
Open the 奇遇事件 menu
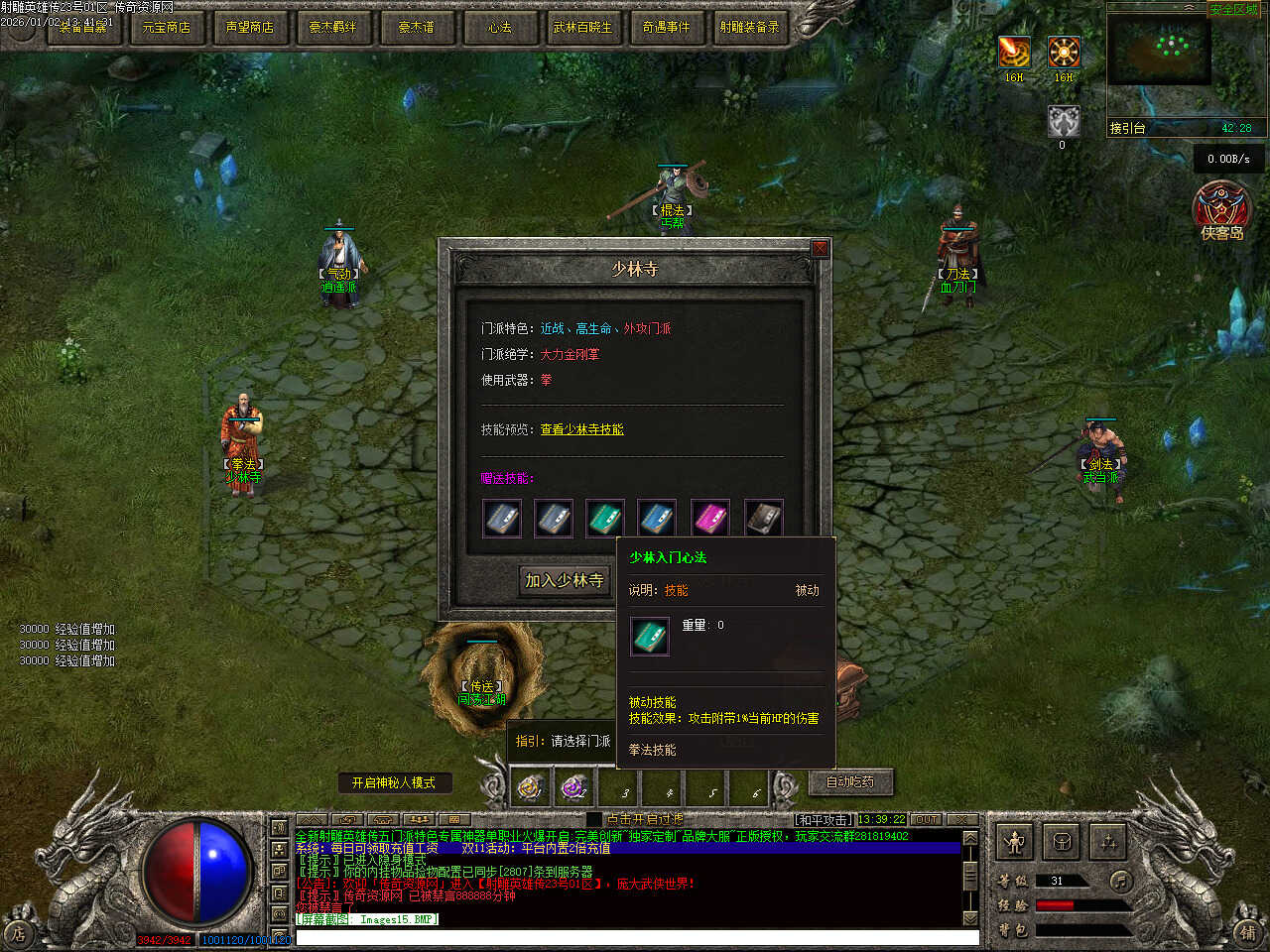click(666, 27)
